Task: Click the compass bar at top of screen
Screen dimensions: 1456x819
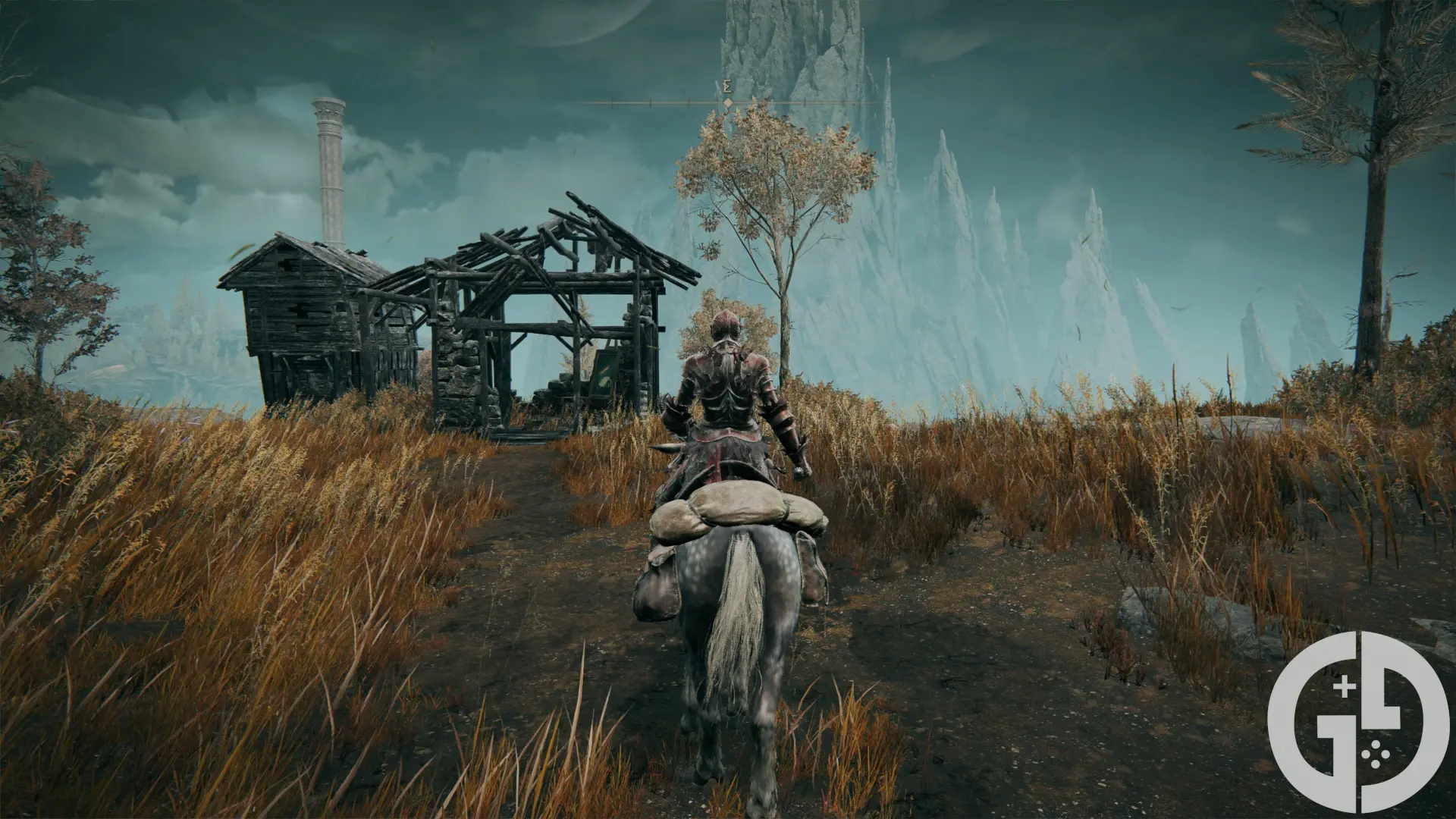Action: 728,102
